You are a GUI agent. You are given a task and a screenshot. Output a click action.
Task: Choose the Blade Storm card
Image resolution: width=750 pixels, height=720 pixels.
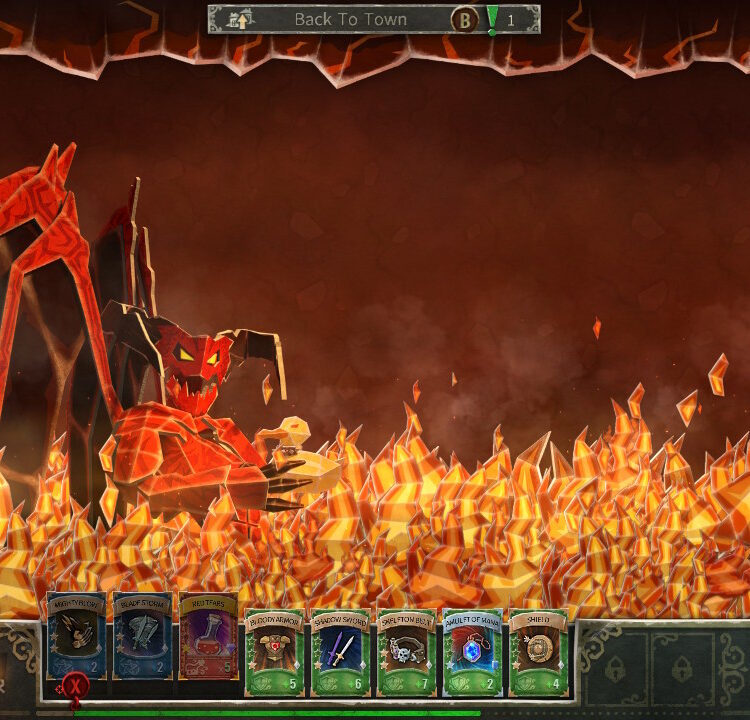[142, 637]
